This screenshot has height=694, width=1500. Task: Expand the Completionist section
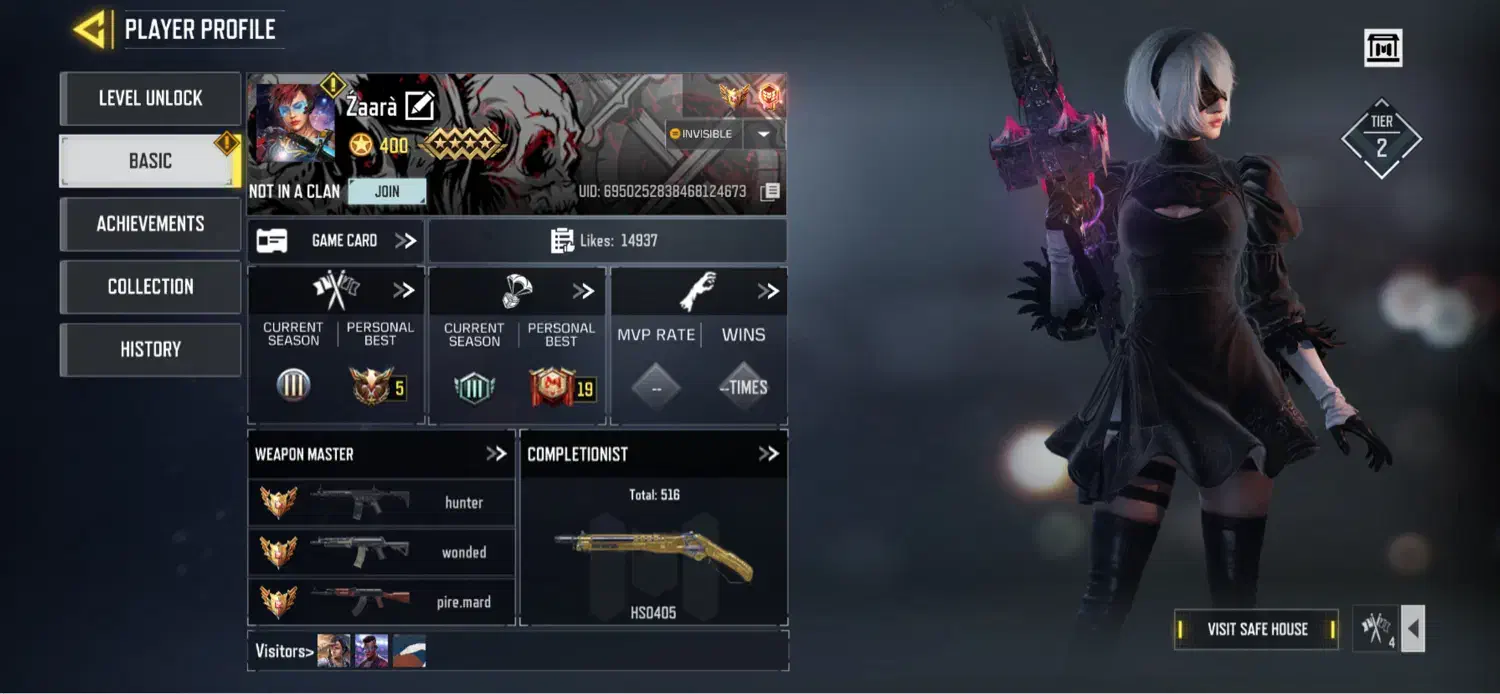pyautogui.click(x=768, y=454)
